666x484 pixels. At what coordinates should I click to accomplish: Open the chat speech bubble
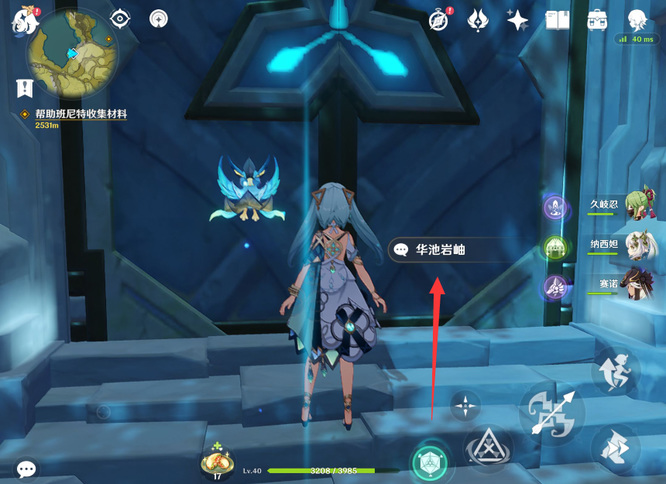click(x=26, y=468)
